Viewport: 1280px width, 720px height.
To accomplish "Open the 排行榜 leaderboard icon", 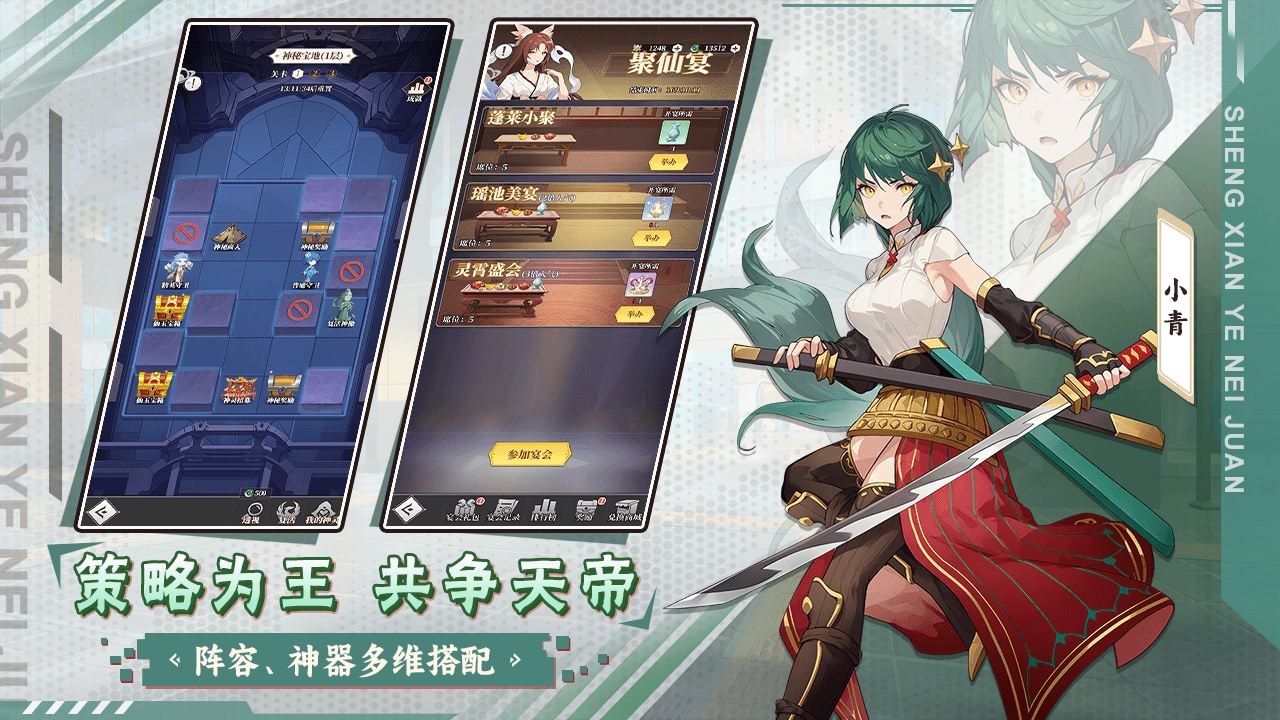I will tap(544, 507).
